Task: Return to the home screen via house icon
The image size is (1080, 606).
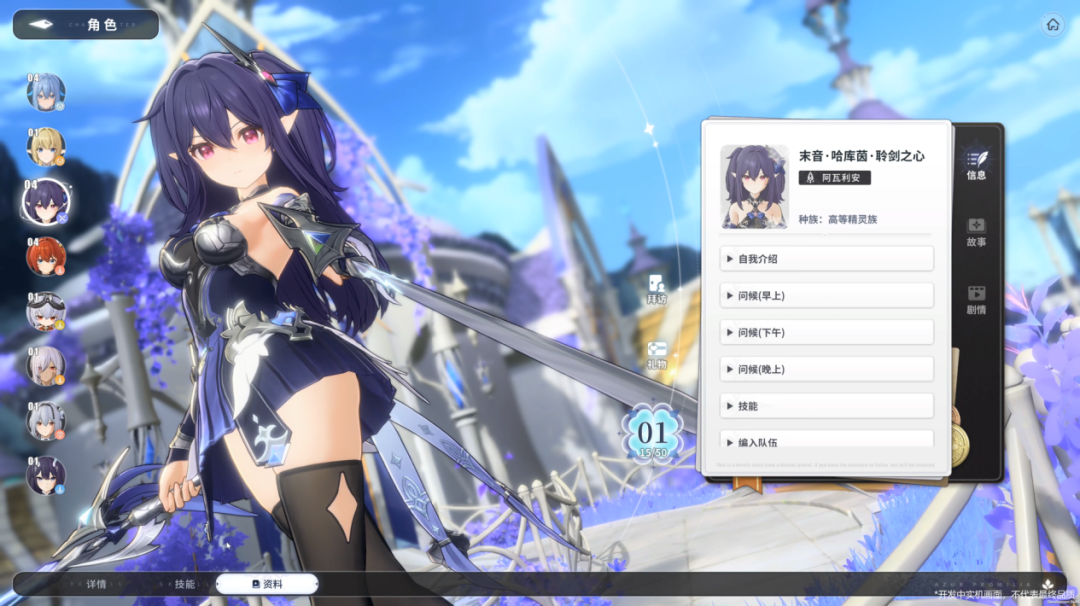Action: [1052, 25]
